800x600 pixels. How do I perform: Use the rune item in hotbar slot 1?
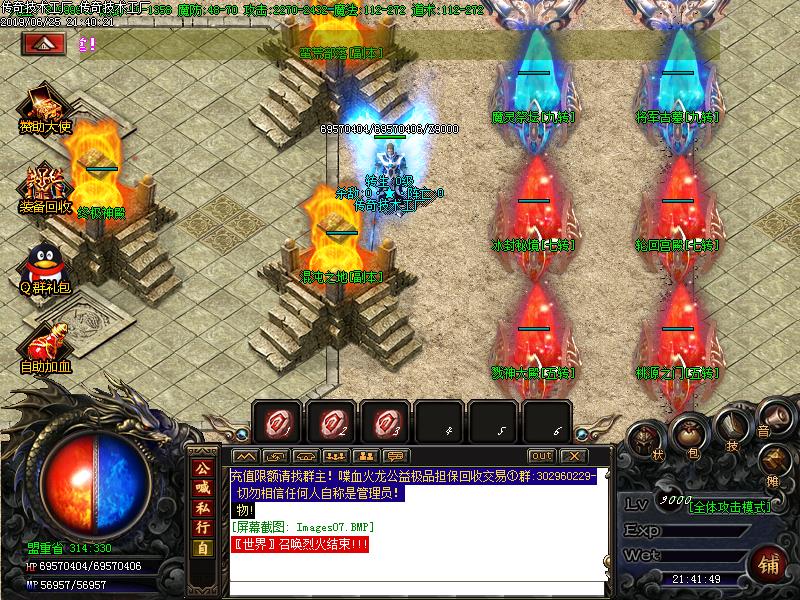click(277, 423)
